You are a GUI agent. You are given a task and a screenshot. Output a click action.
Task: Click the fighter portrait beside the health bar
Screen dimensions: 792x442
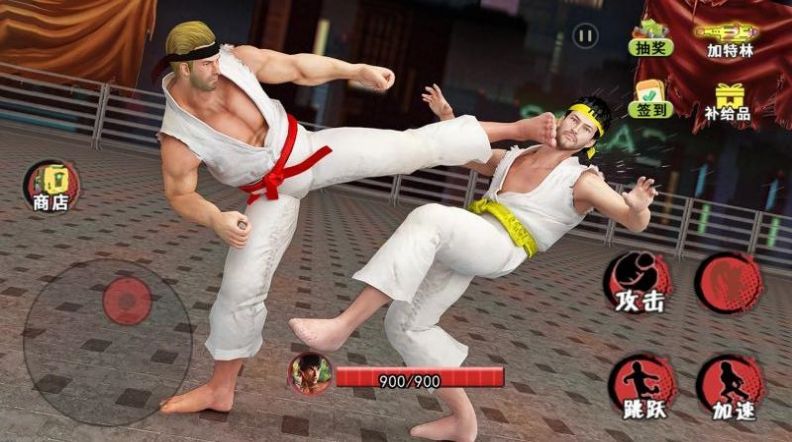(309, 374)
